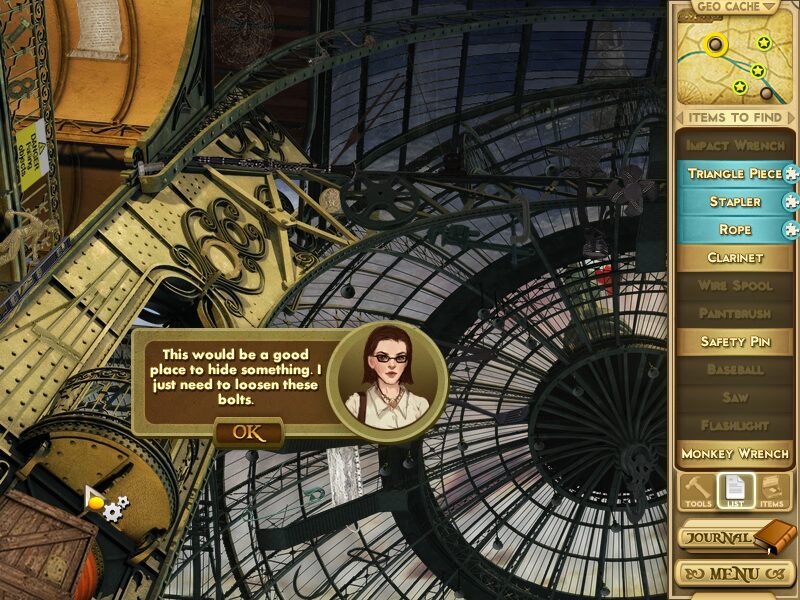Viewport: 800px width, 600px height.
Task: Click the puzzle piece icon beside Rope
Action: tap(791, 230)
